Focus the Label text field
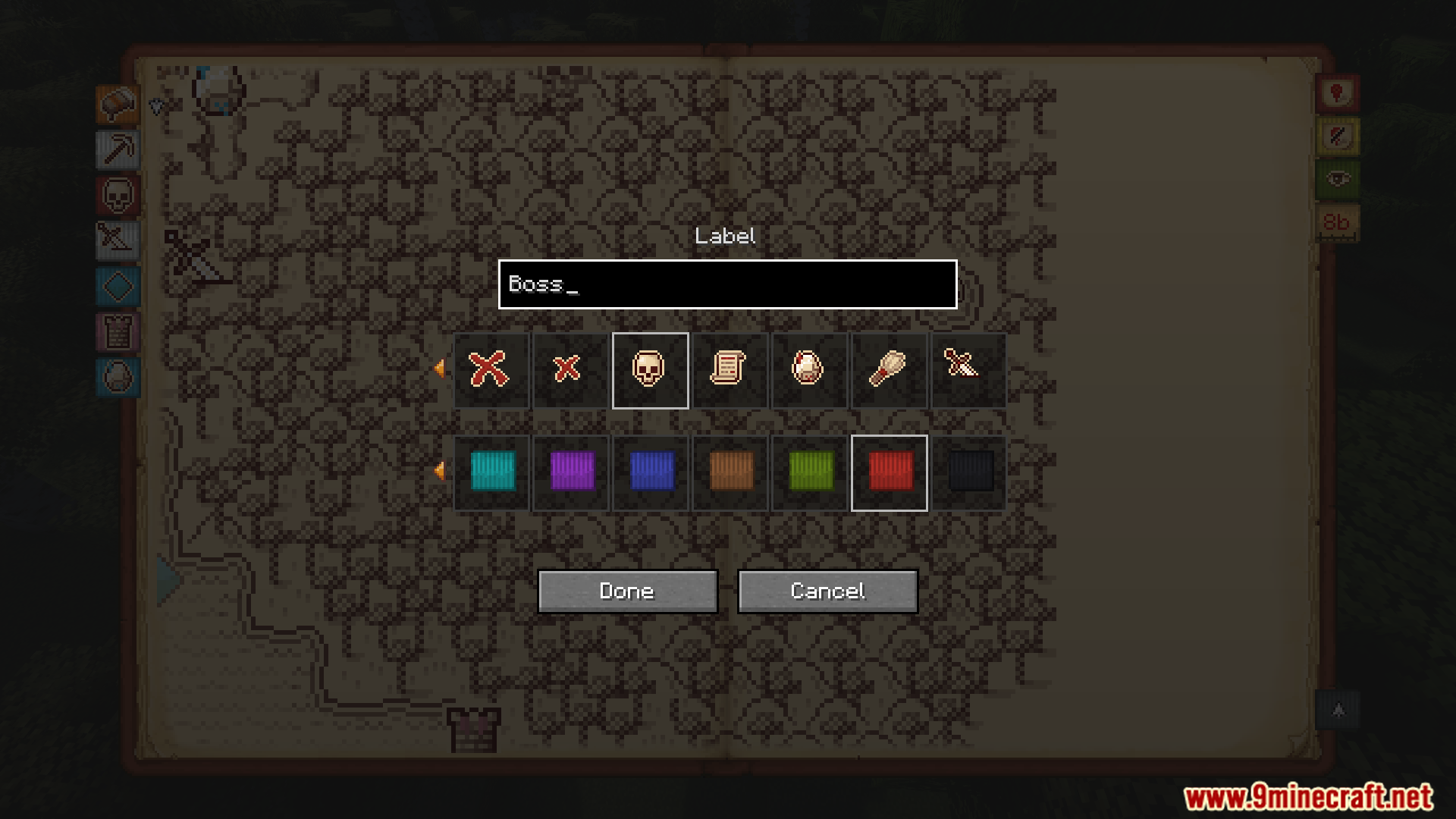The width and height of the screenshot is (1456, 819). point(727,284)
